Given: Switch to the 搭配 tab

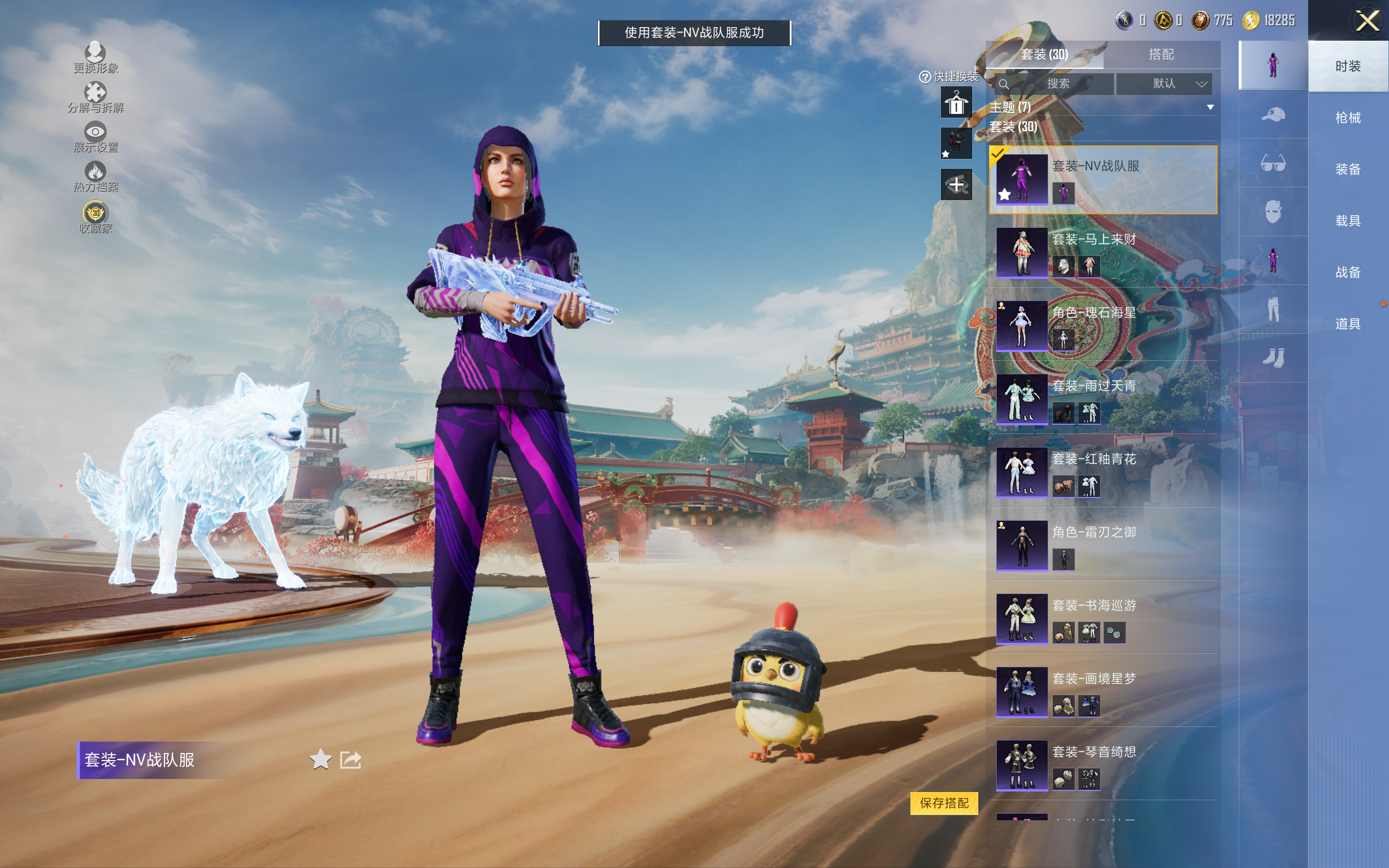Looking at the screenshot, I should [x=1161, y=55].
